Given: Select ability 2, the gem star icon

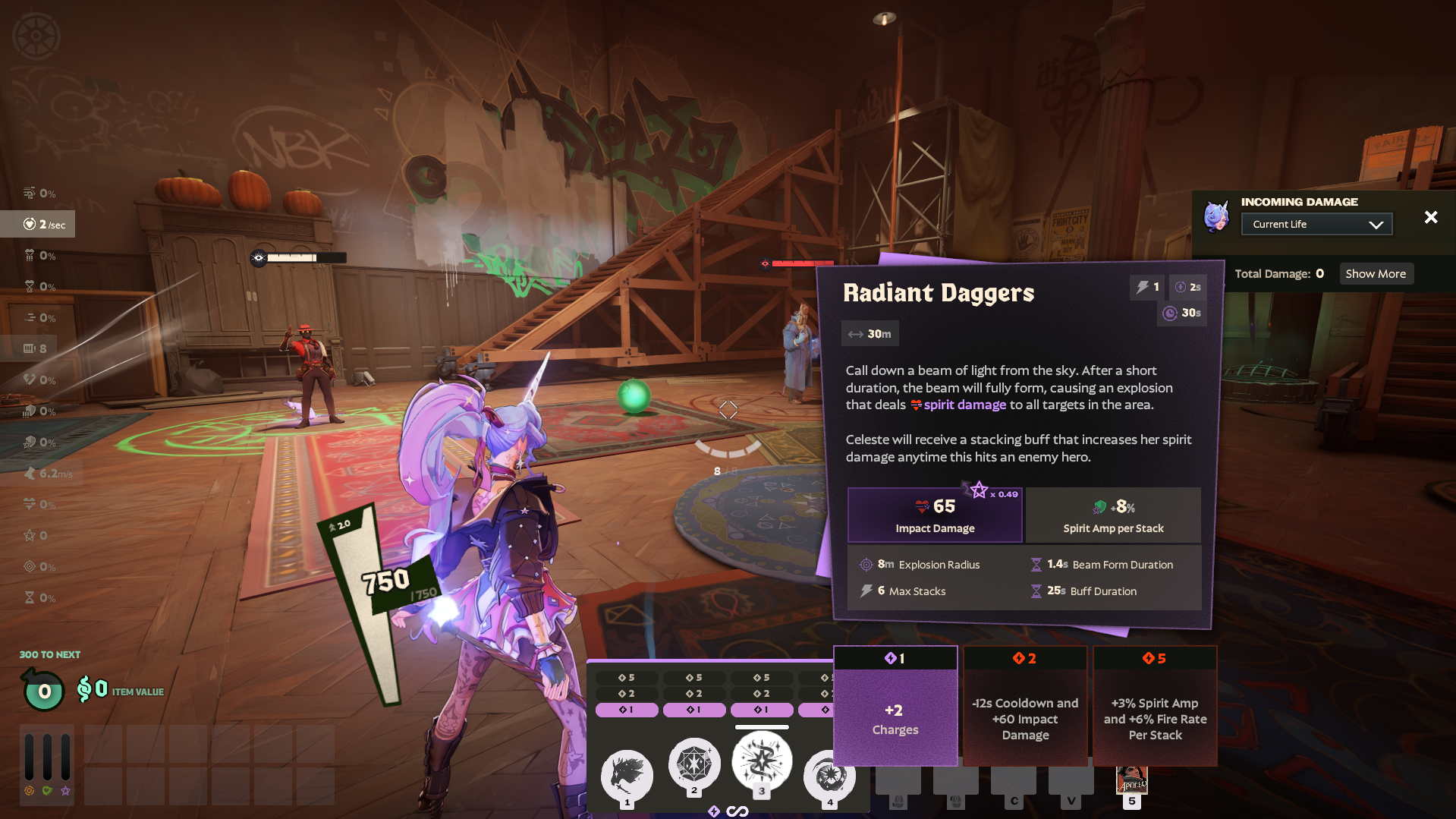Looking at the screenshot, I should pyautogui.click(x=694, y=765).
